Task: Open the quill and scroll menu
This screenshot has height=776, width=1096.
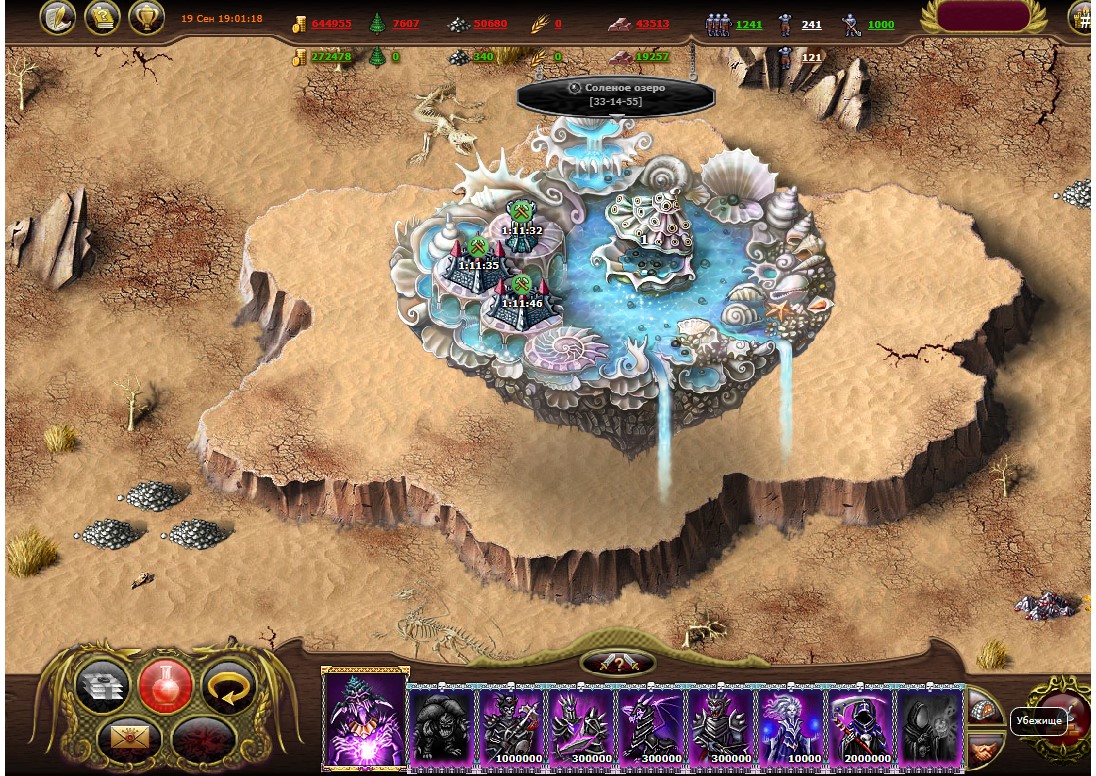Action: [x=58, y=17]
